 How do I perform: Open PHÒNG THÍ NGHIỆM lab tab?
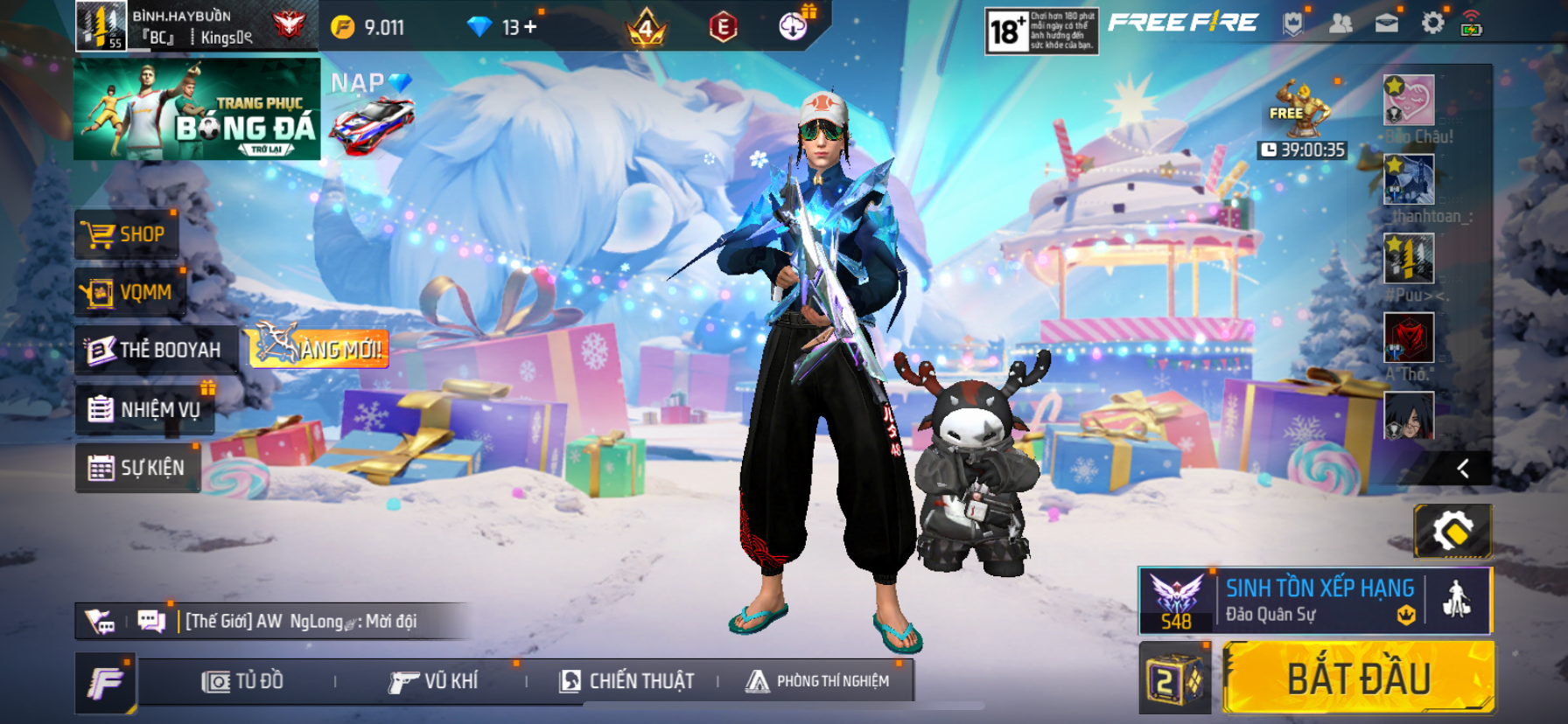(817, 681)
